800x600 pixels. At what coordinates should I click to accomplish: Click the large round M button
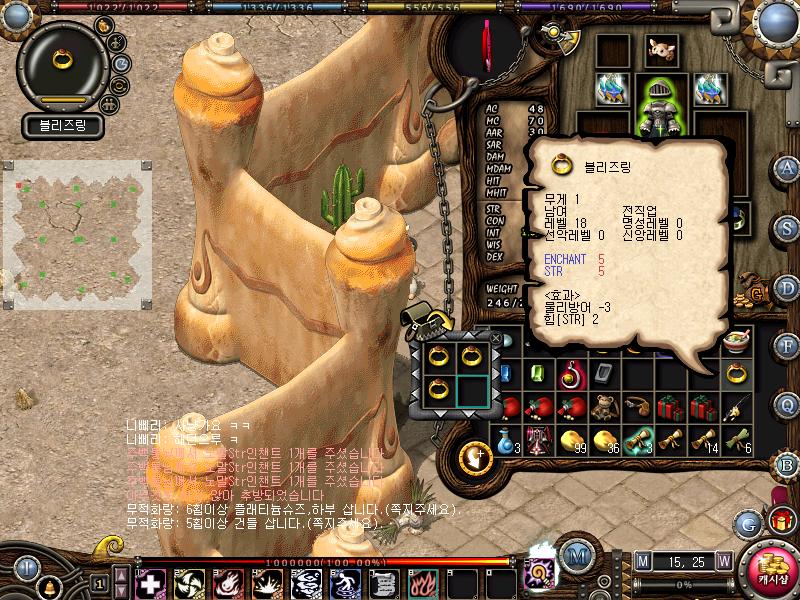[575, 555]
